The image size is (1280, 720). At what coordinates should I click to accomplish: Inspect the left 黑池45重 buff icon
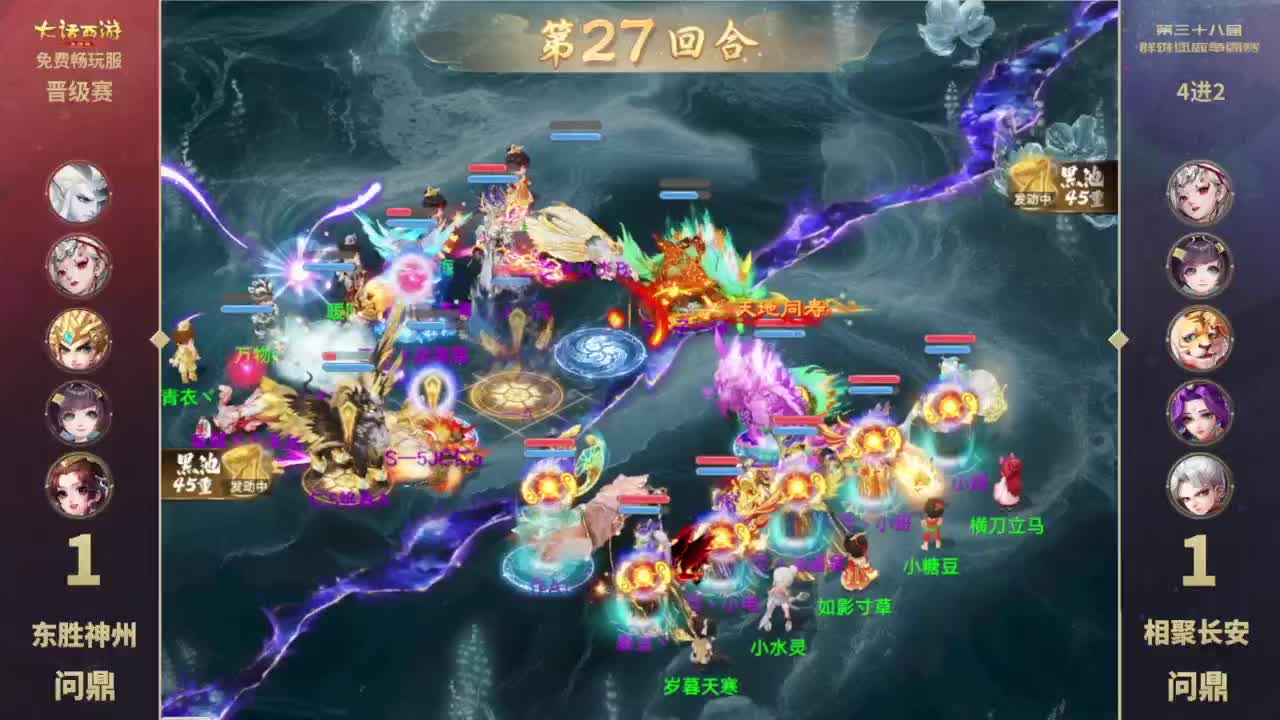(x=213, y=472)
